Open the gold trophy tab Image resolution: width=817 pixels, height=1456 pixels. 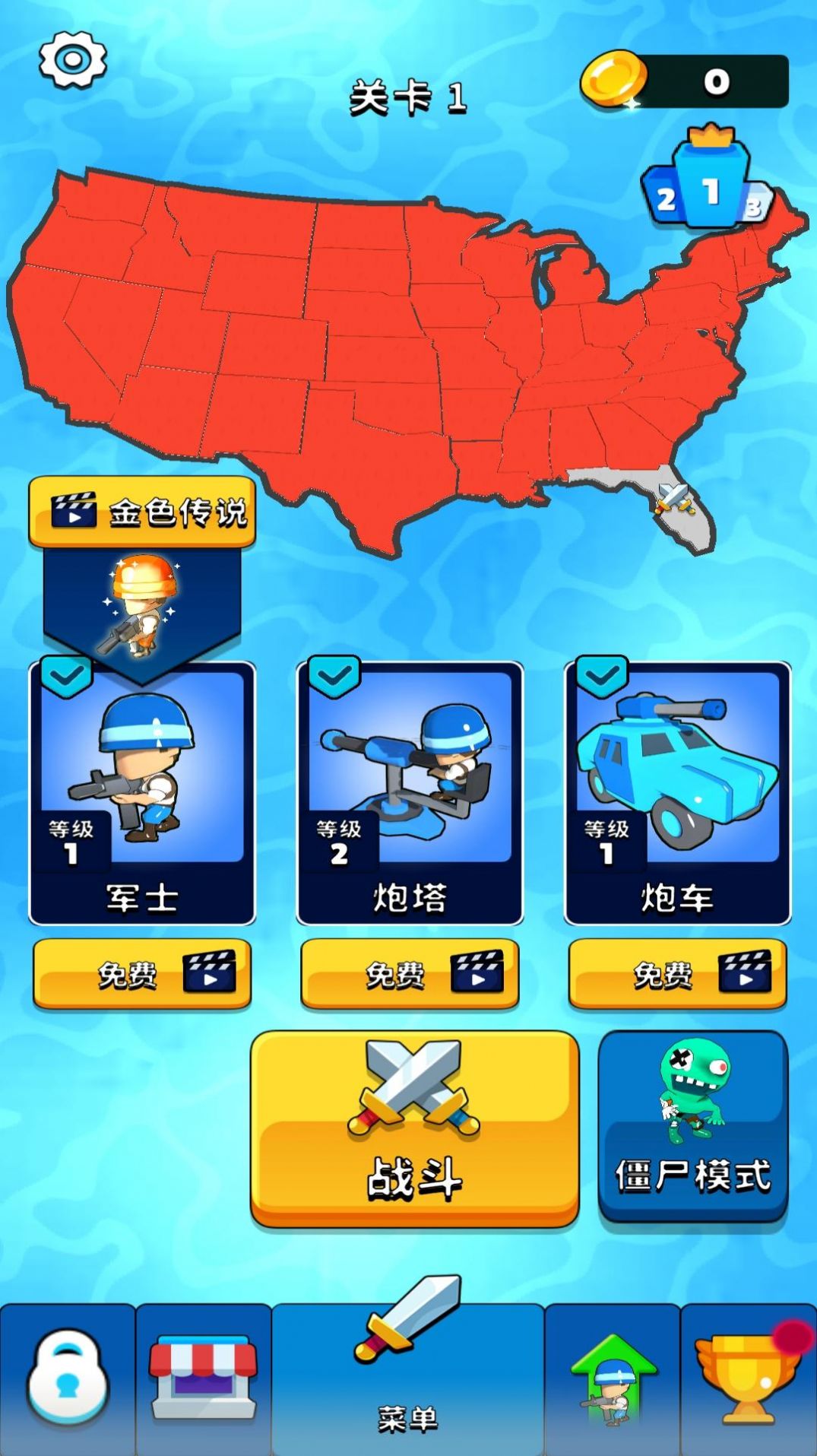click(746, 1380)
